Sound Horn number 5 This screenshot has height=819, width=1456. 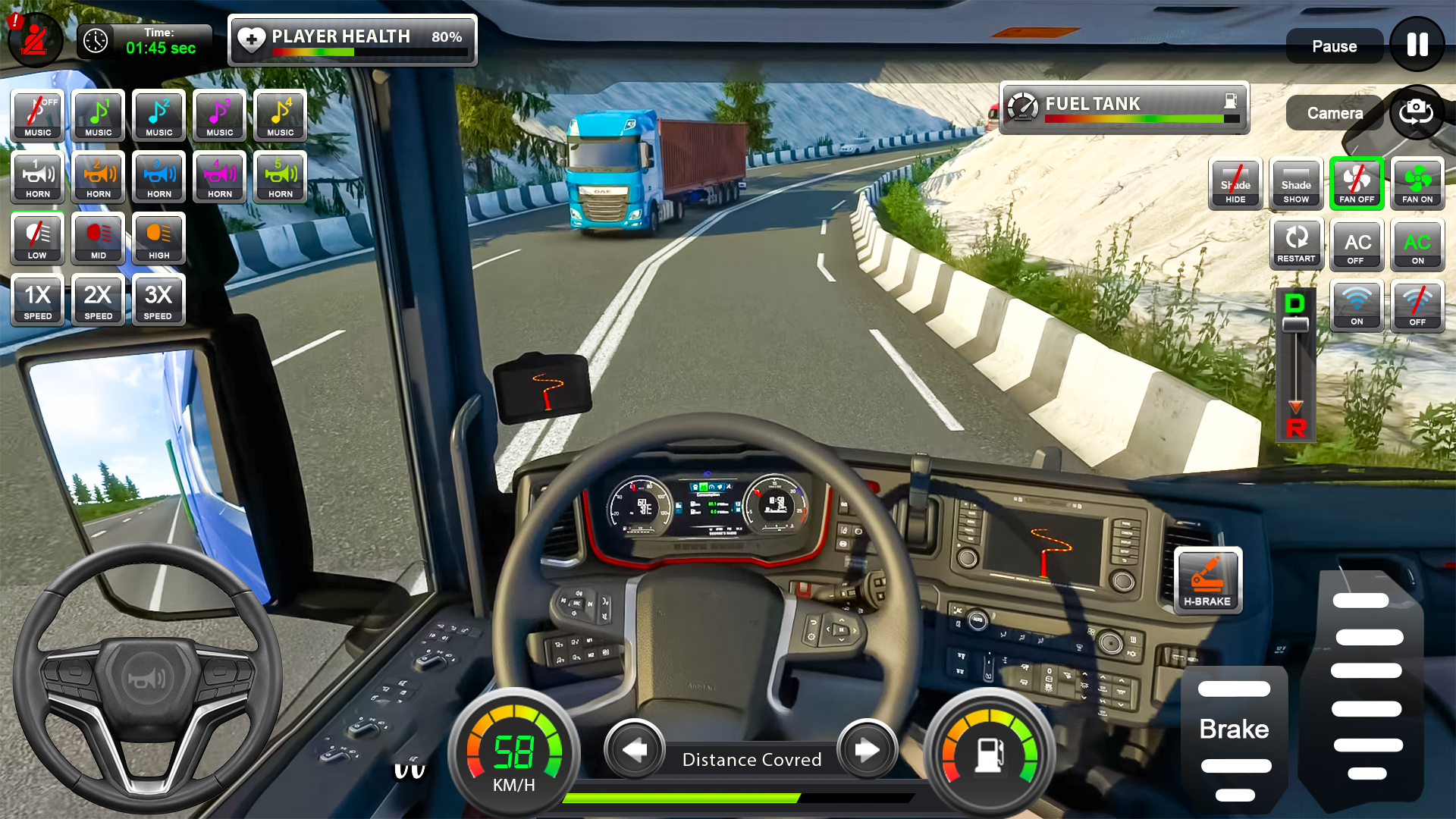point(279,177)
